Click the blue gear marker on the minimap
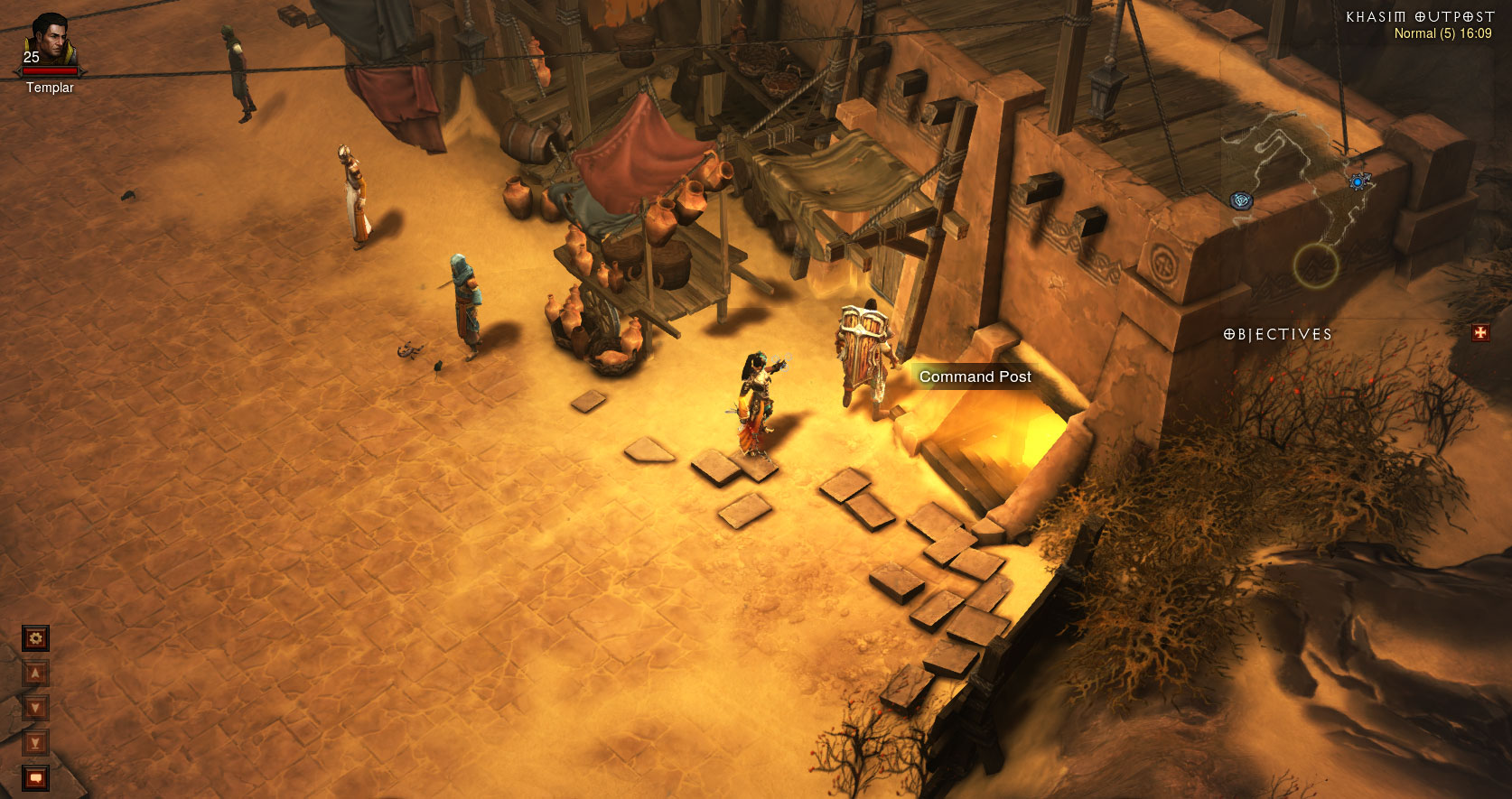 pos(1358,182)
